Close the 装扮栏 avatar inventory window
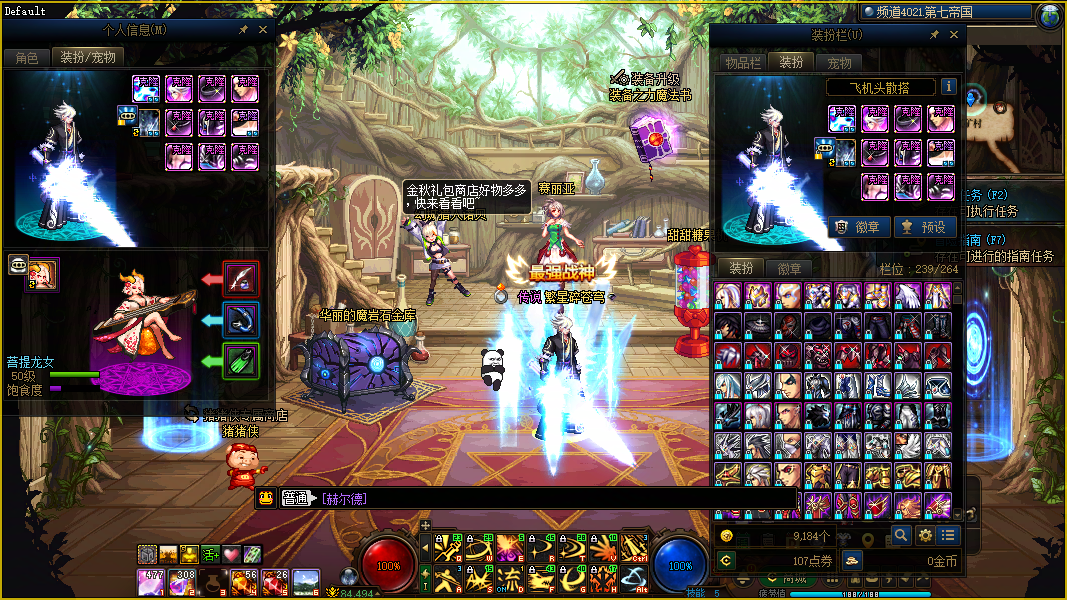This screenshot has width=1067, height=600. click(953, 35)
